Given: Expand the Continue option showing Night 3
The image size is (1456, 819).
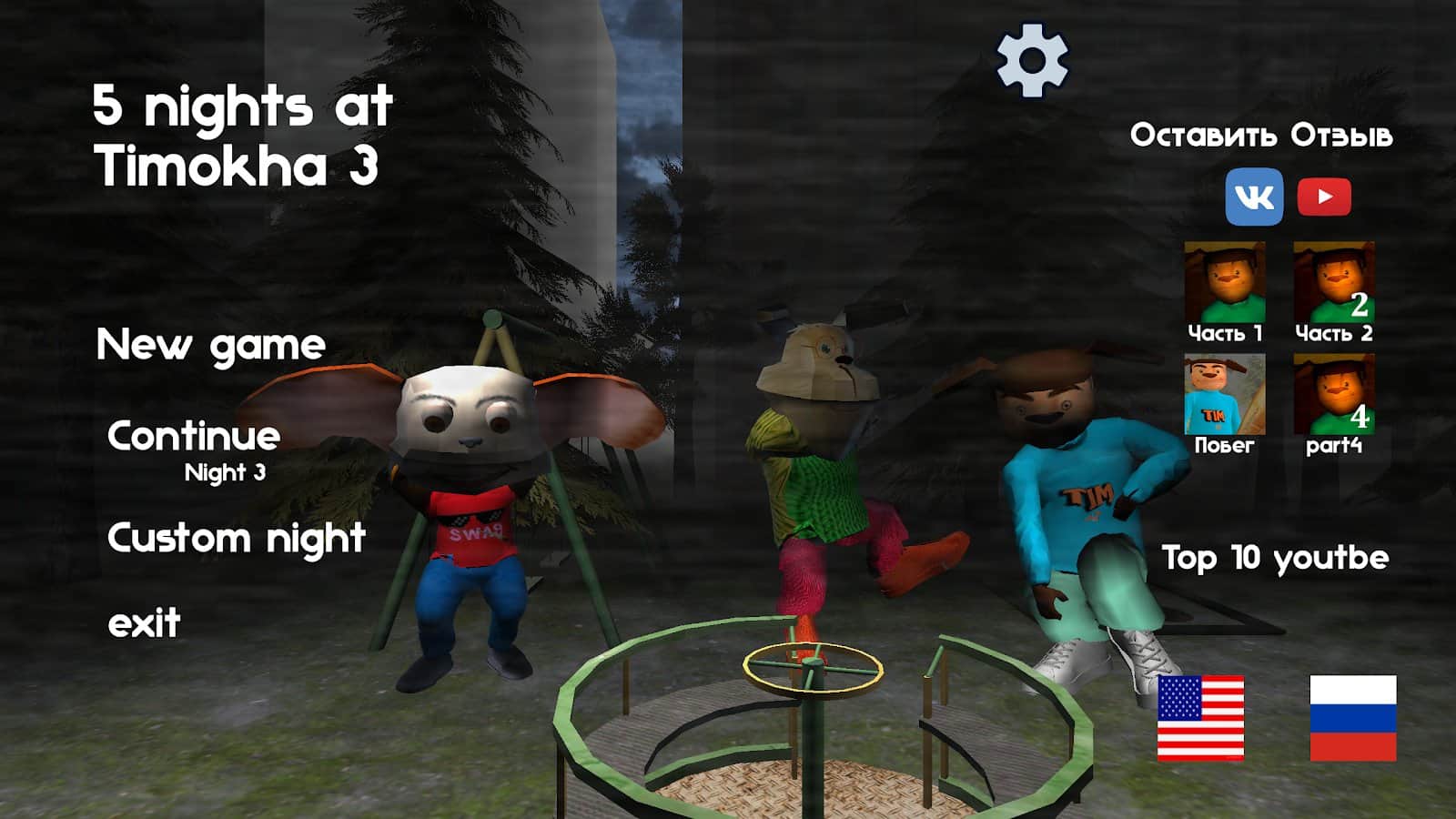Looking at the screenshot, I should [194, 435].
